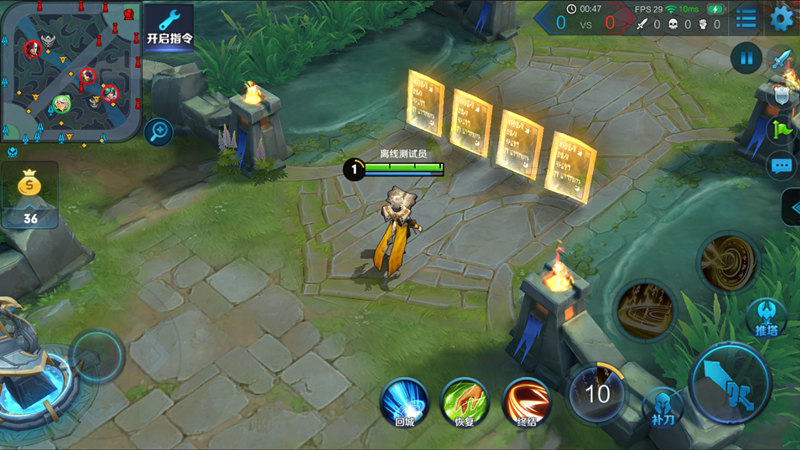Expand the right edge arrow panel
Screen dimensions: 800x450
[790, 208]
